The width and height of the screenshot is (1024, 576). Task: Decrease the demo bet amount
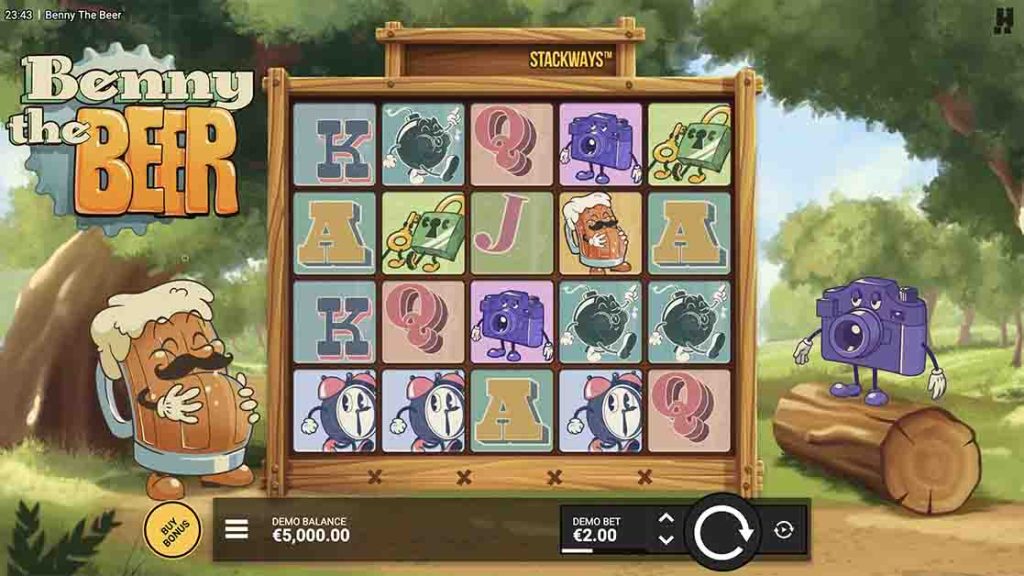coord(667,540)
